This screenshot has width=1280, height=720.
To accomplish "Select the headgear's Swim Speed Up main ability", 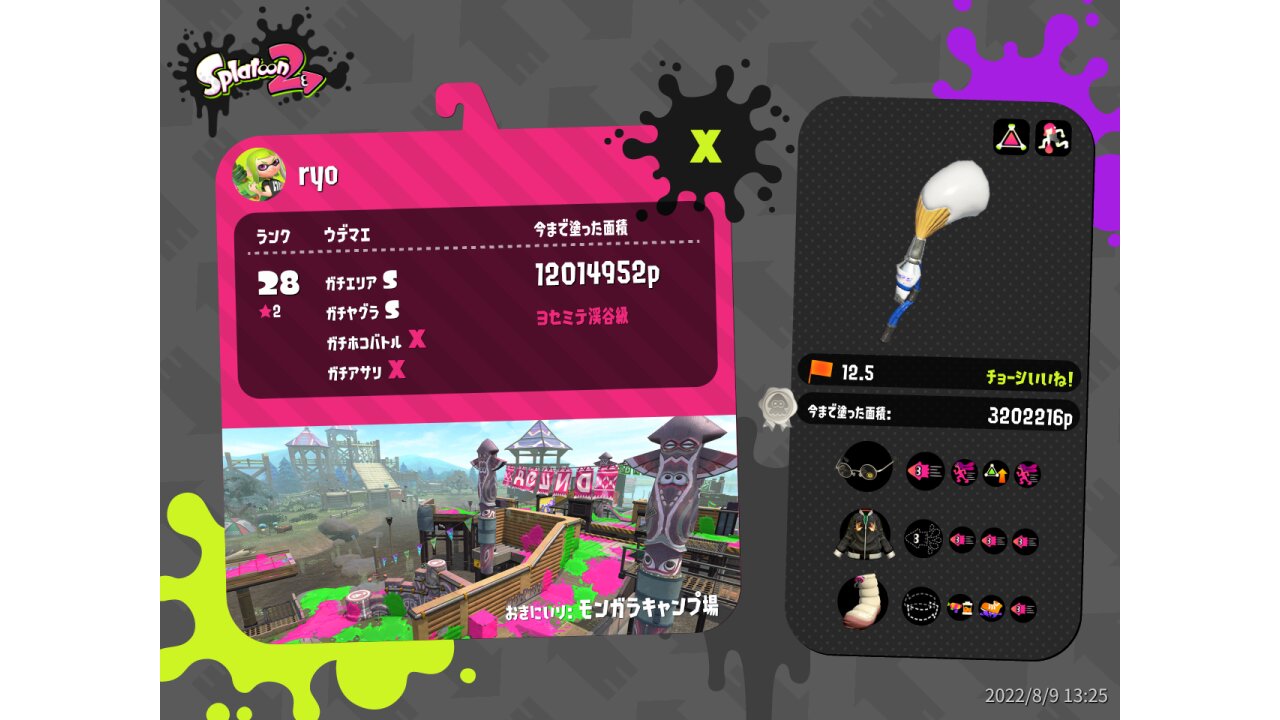I will [x=925, y=471].
